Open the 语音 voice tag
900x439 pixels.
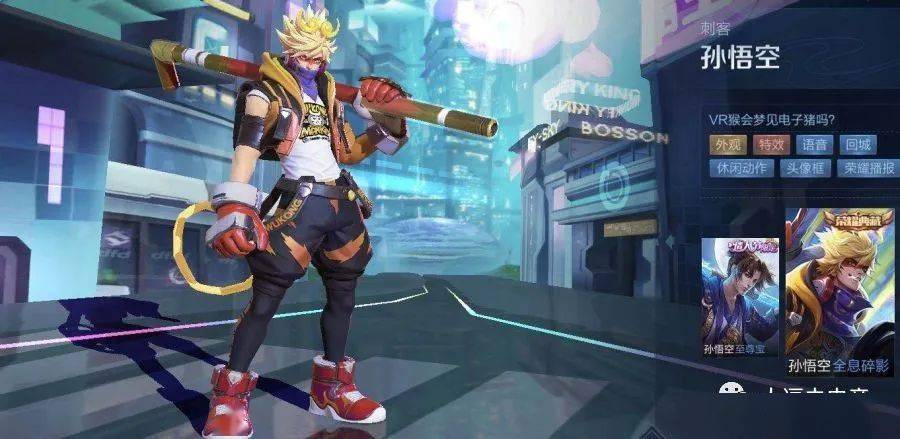(814, 144)
